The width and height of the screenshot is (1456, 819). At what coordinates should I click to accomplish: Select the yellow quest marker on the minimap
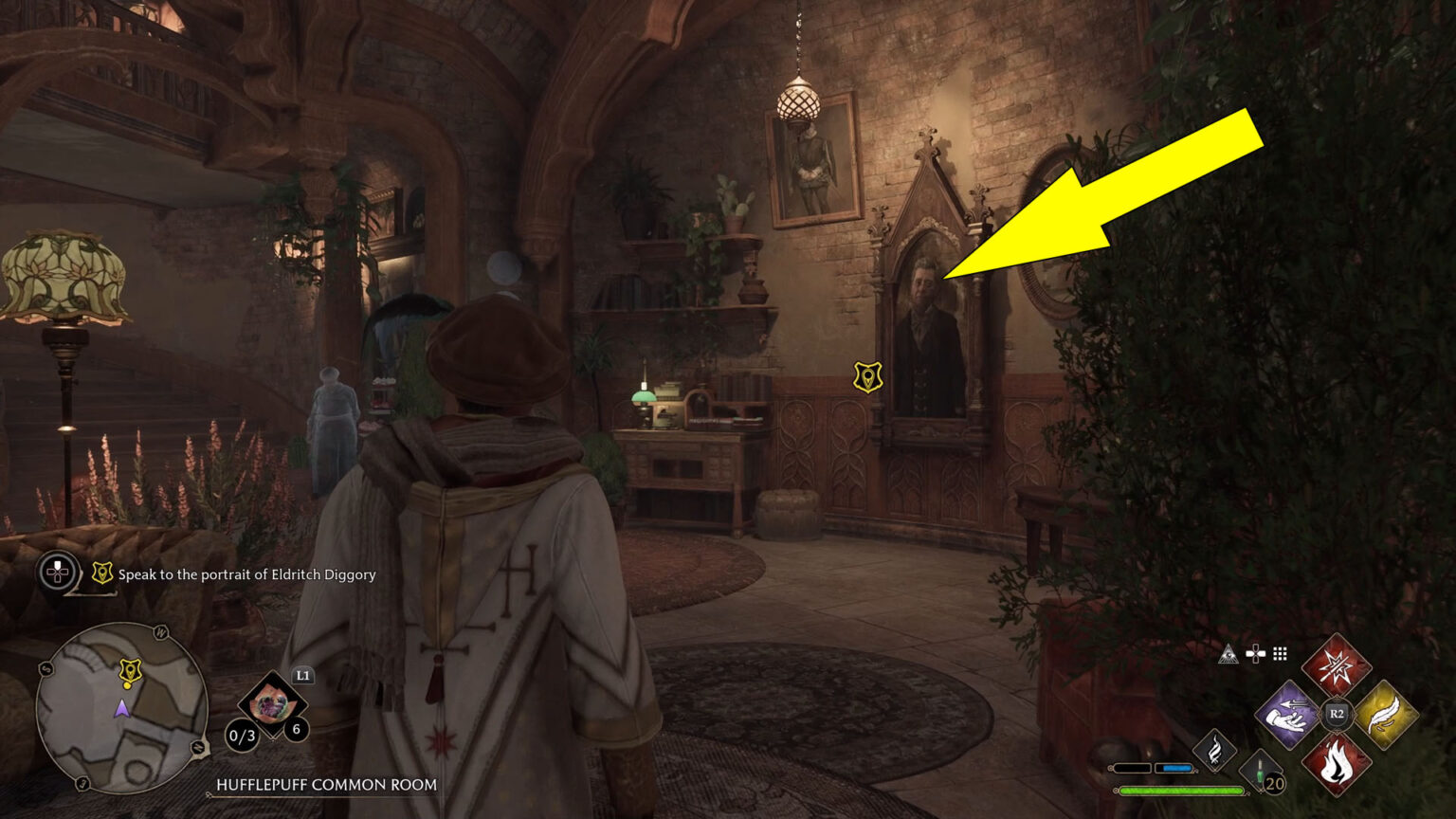(130, 671)
